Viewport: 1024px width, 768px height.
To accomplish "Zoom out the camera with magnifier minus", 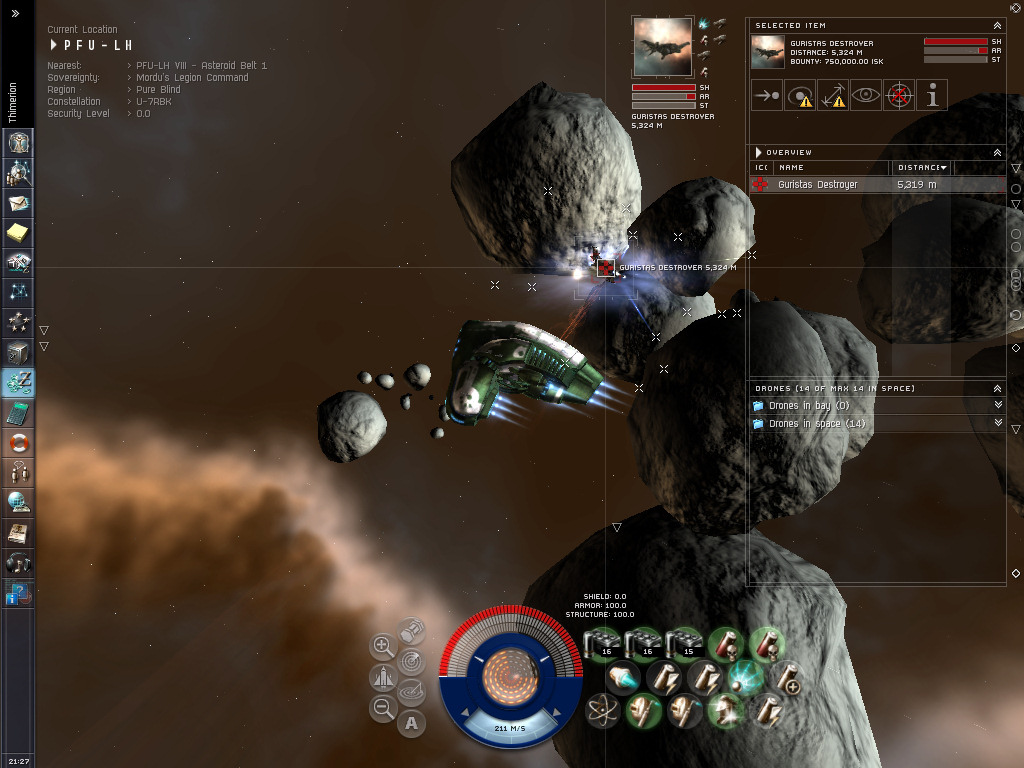I will point(383,709).
